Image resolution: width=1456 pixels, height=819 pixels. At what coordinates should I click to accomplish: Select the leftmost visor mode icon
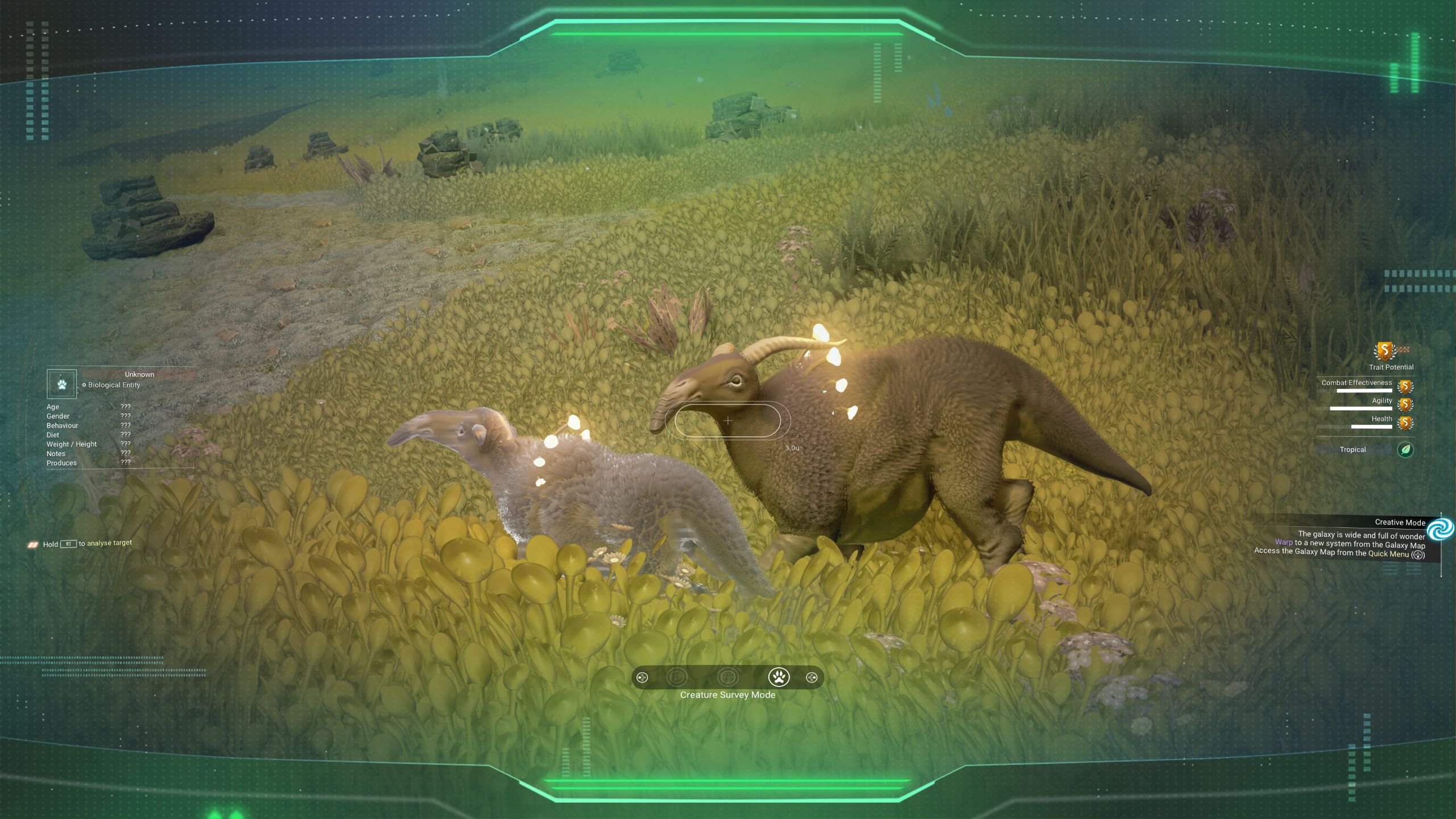tap(643, 677)
